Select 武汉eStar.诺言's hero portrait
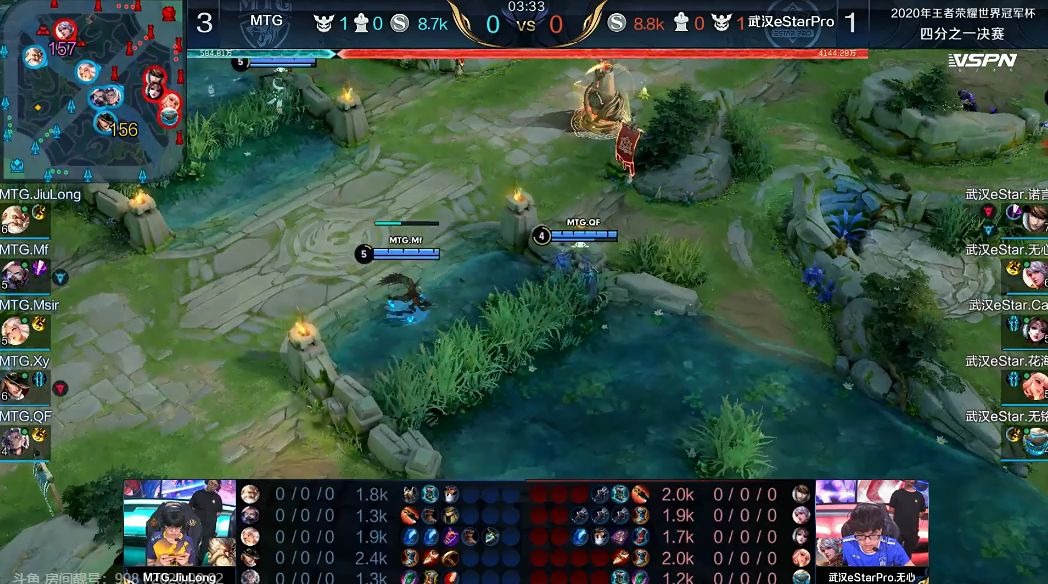 coord(1034,219)
